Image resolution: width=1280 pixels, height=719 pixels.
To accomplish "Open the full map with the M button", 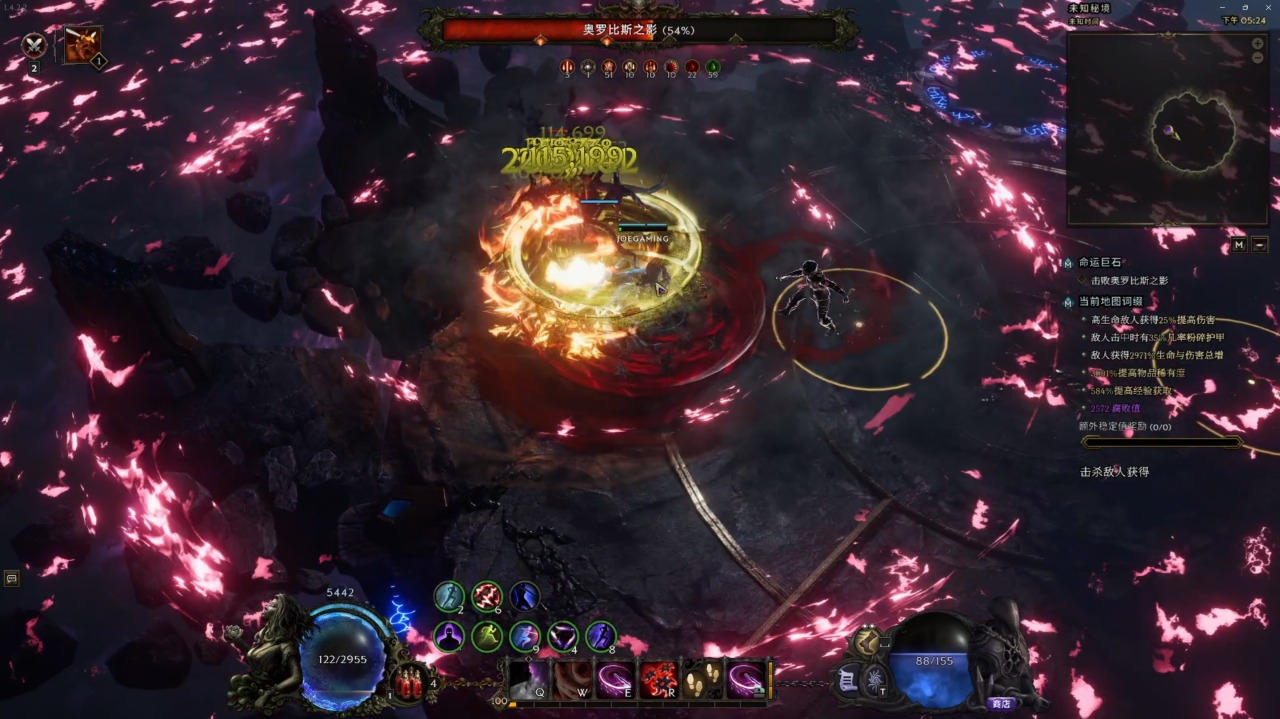I will click(x=1239, y=244).
